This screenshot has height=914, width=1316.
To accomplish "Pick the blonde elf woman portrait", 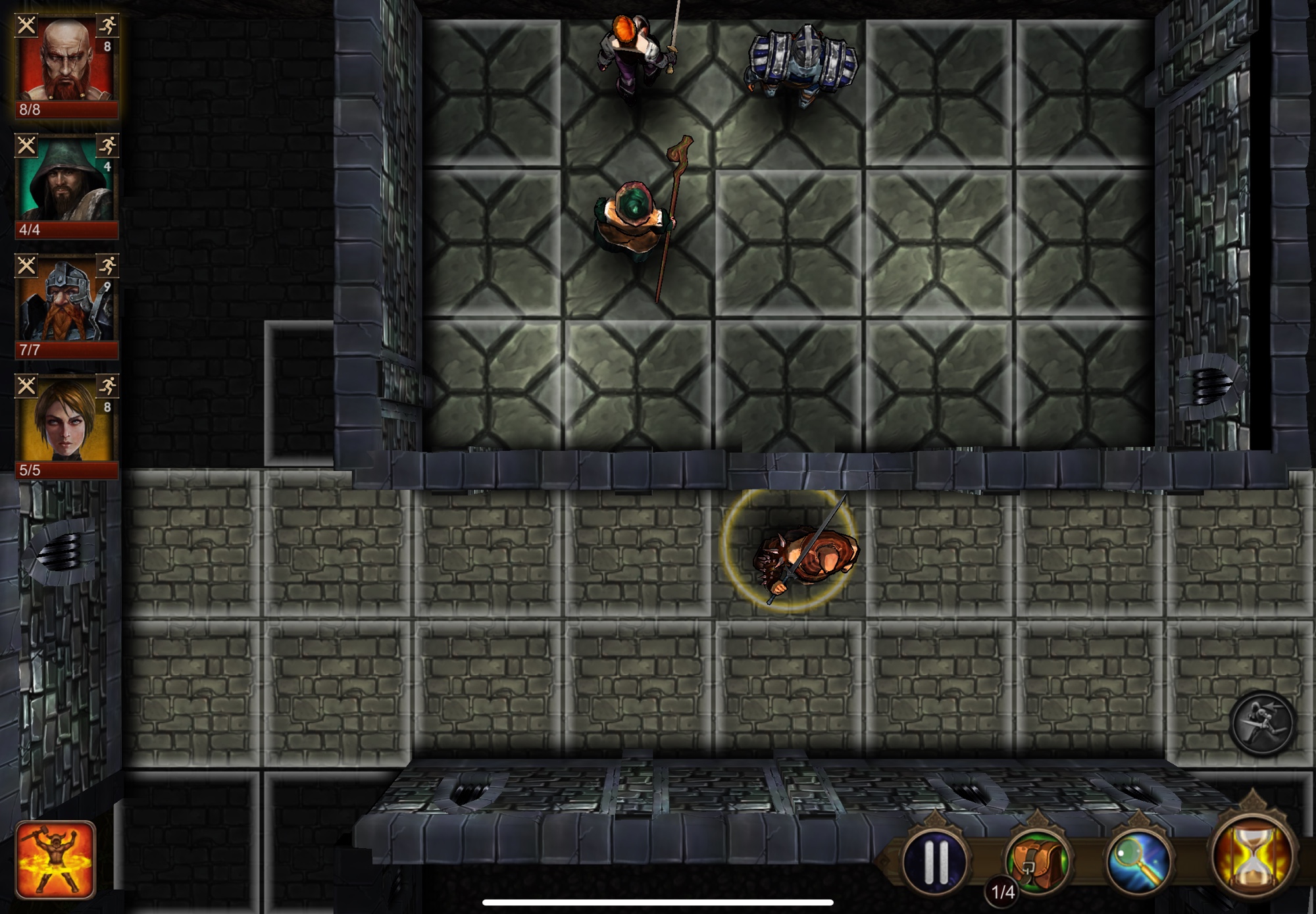I will (66, 422).
